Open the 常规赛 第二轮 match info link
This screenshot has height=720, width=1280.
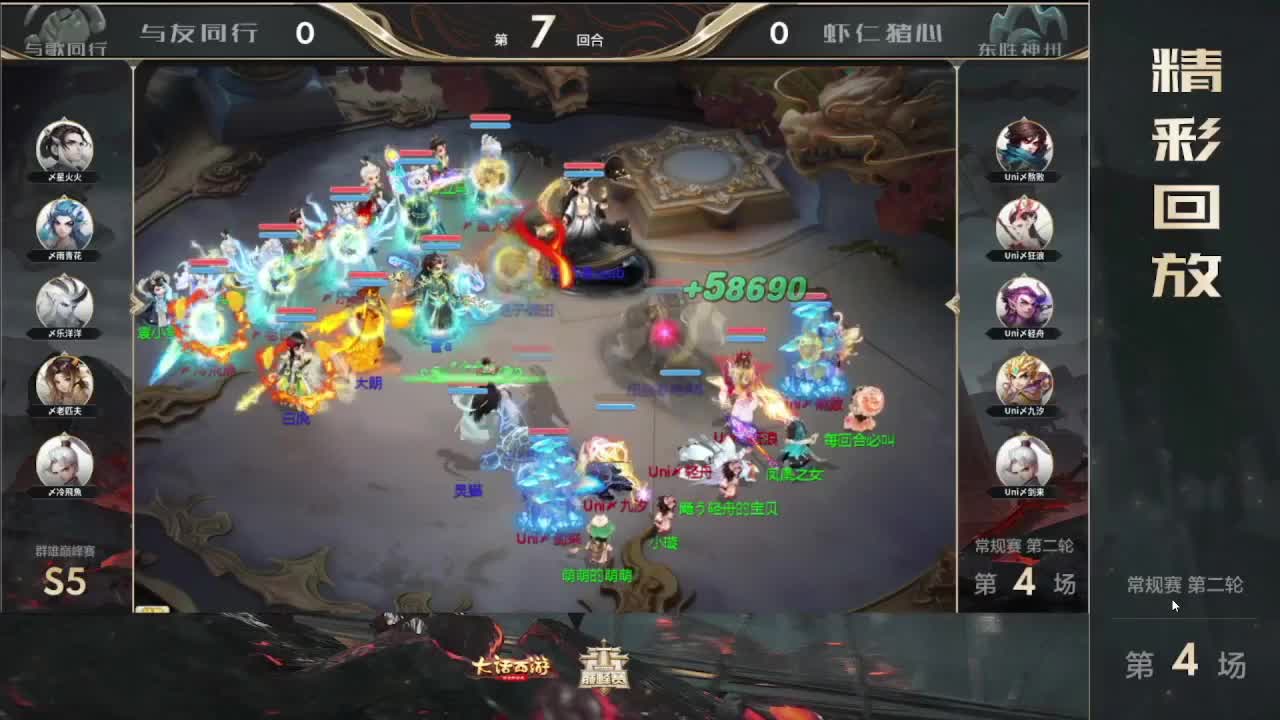point(1188,588)
